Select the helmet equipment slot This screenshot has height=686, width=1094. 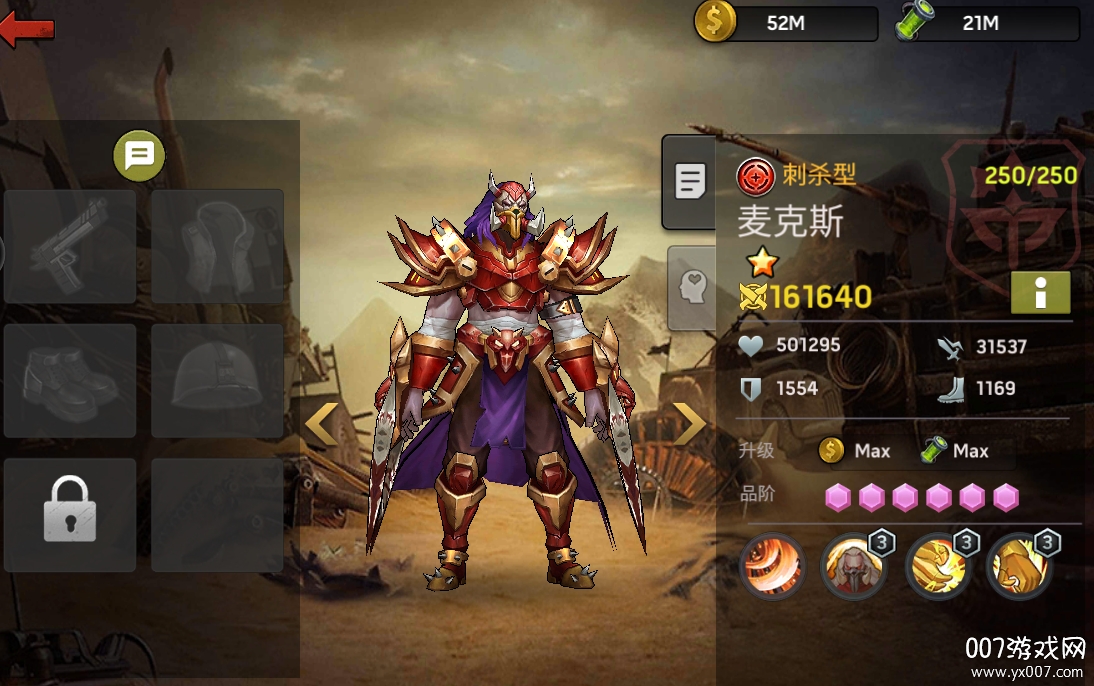[218, 381]
